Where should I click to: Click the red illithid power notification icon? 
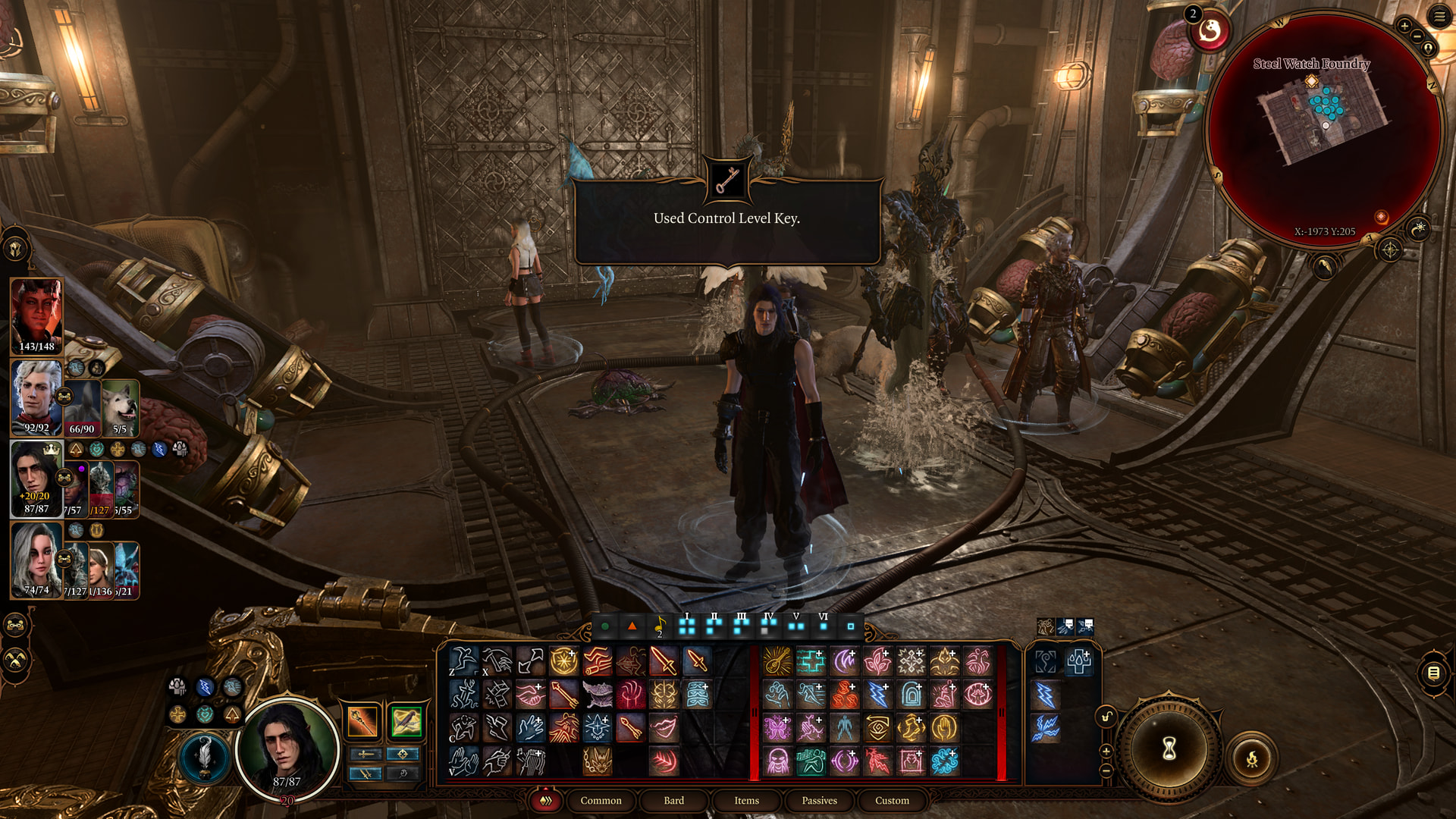[x=1209, y=32]
